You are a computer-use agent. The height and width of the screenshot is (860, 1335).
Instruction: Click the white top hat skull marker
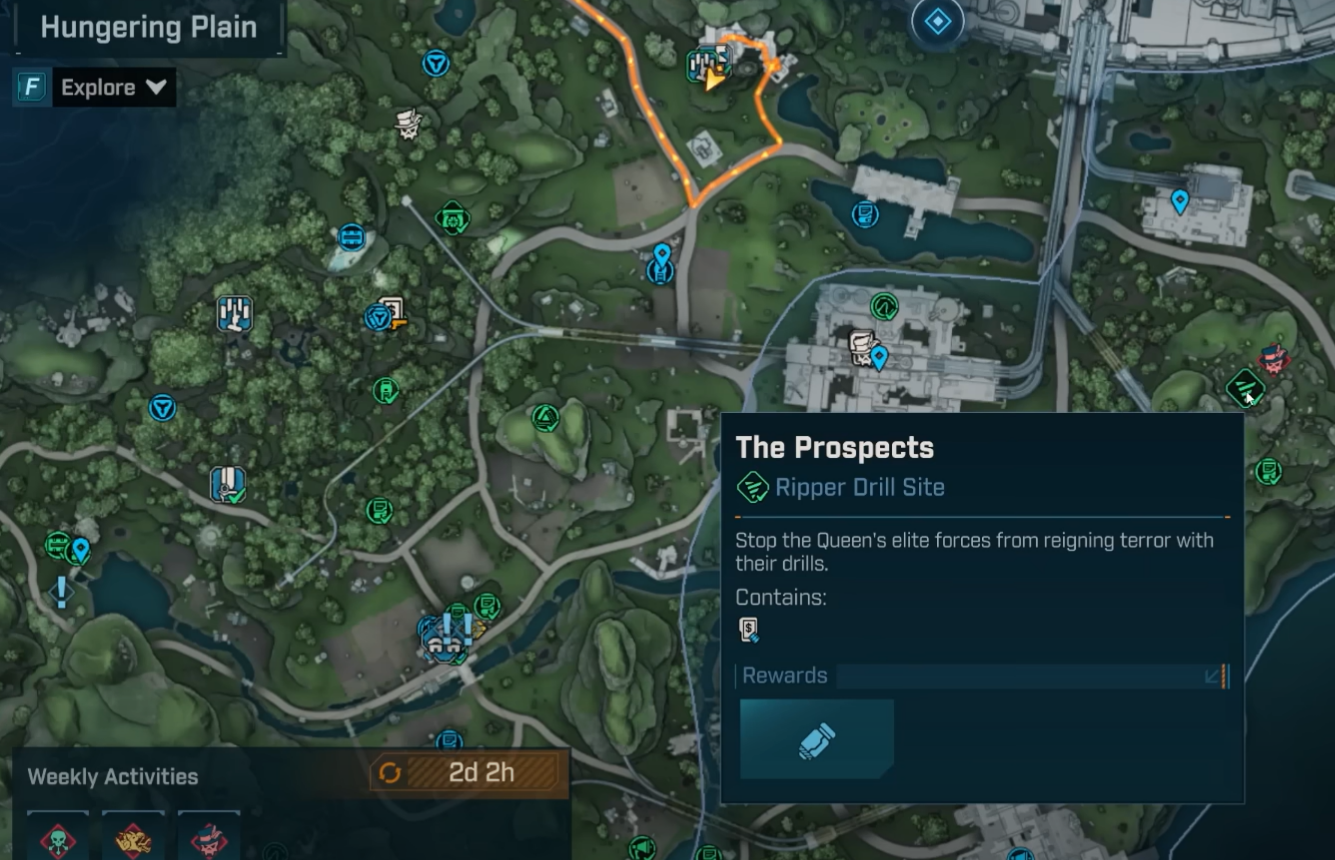tap(408, 123)
